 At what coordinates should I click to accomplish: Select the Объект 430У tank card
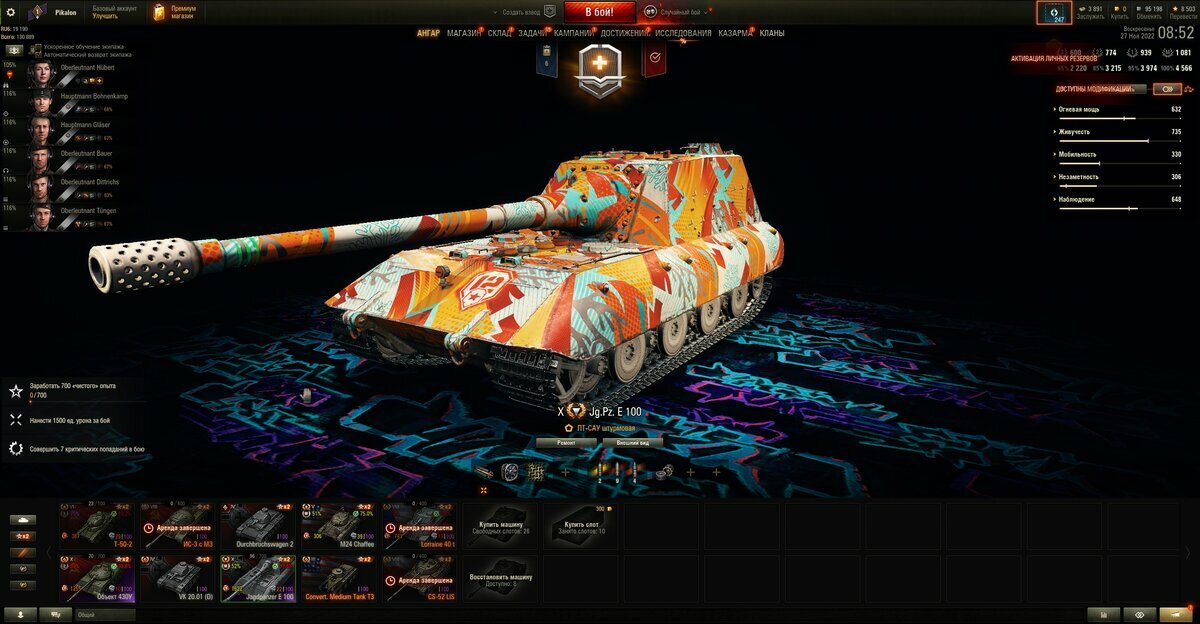tap(97, 580)
